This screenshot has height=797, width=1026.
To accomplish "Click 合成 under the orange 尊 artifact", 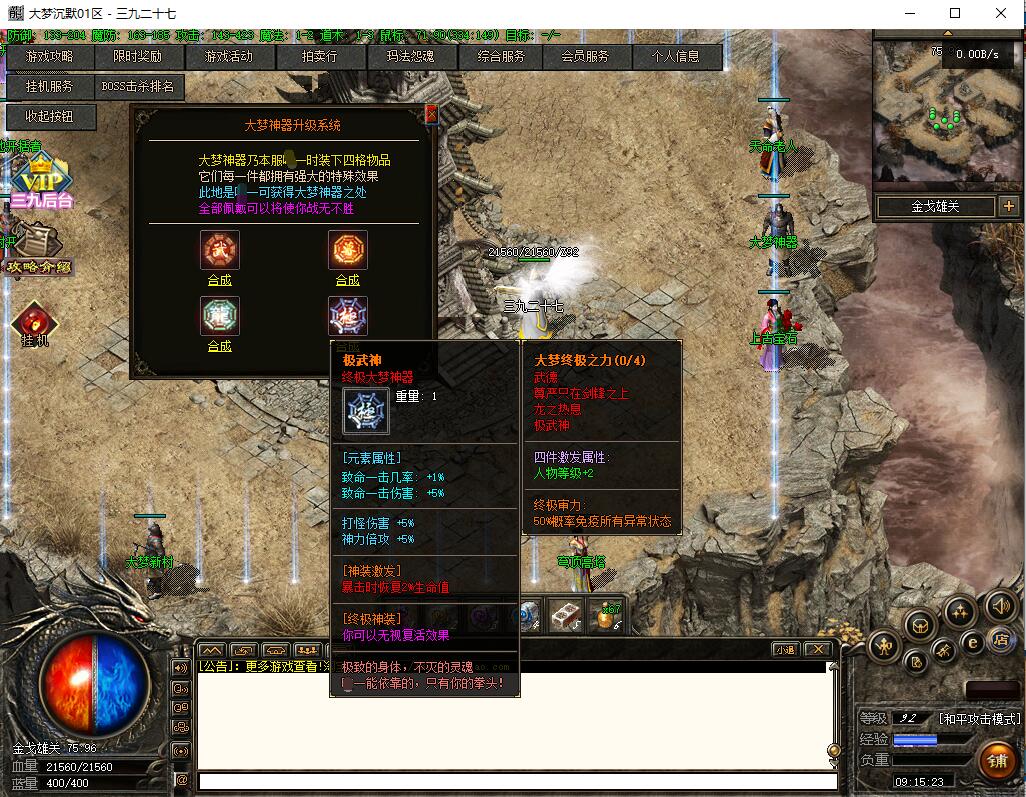I will tap(347, 281).
